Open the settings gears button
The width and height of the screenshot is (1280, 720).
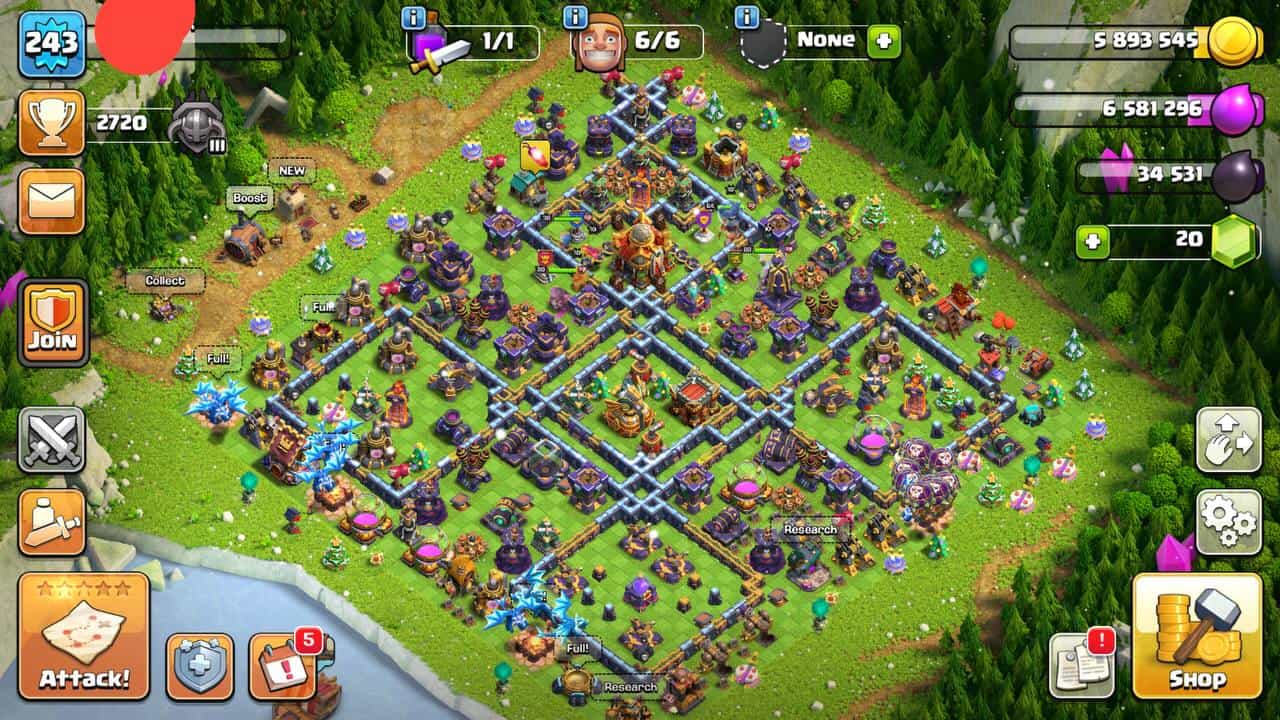(x=1229, y=522)
